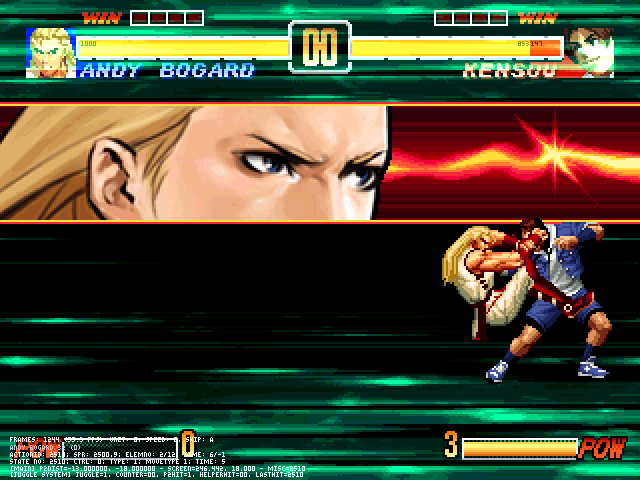Click Andy Bogard's character portrait
The height and width of the screenshot is (480, 640).
(50, 52)
